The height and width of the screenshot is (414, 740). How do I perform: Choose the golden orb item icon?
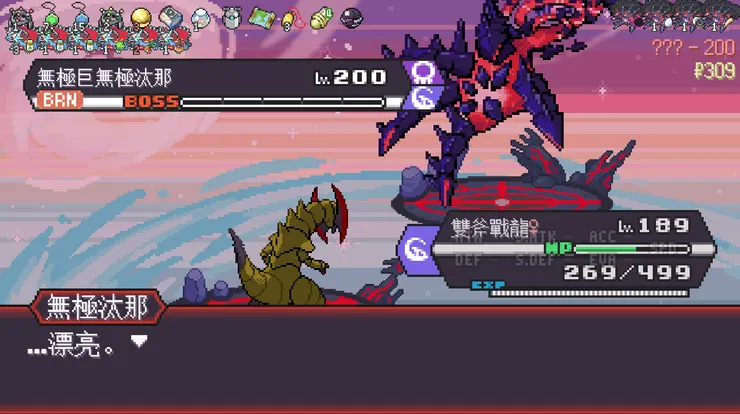tap(141, 17)
